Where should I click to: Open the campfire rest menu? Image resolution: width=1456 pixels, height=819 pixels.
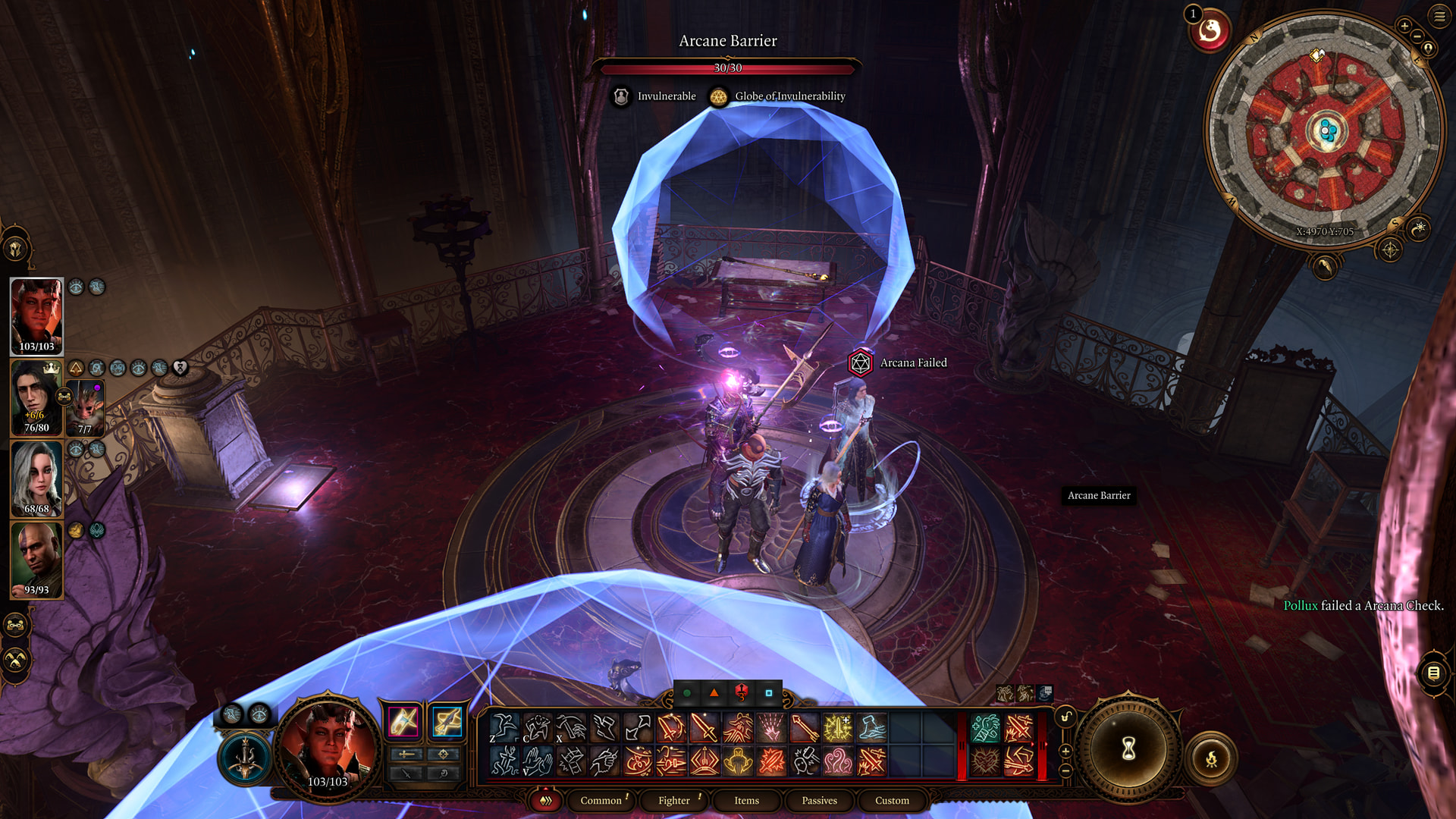(1211, 758)
